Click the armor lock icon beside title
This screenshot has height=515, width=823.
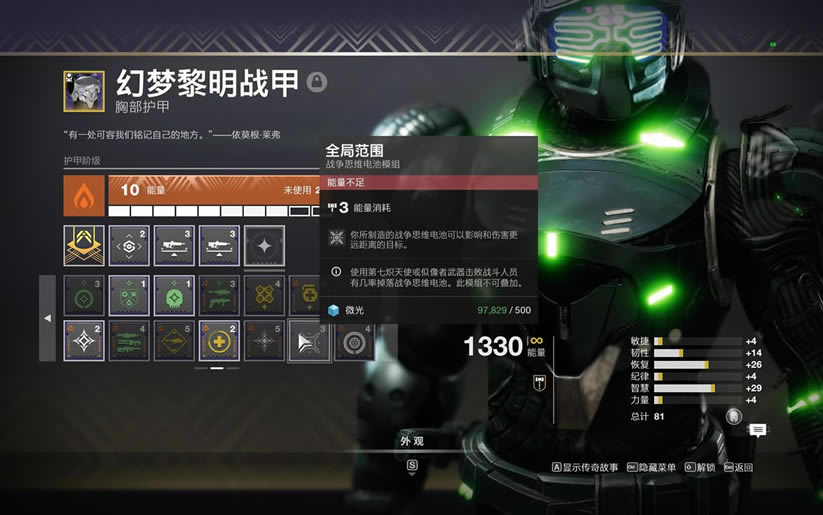coord(317,82)
